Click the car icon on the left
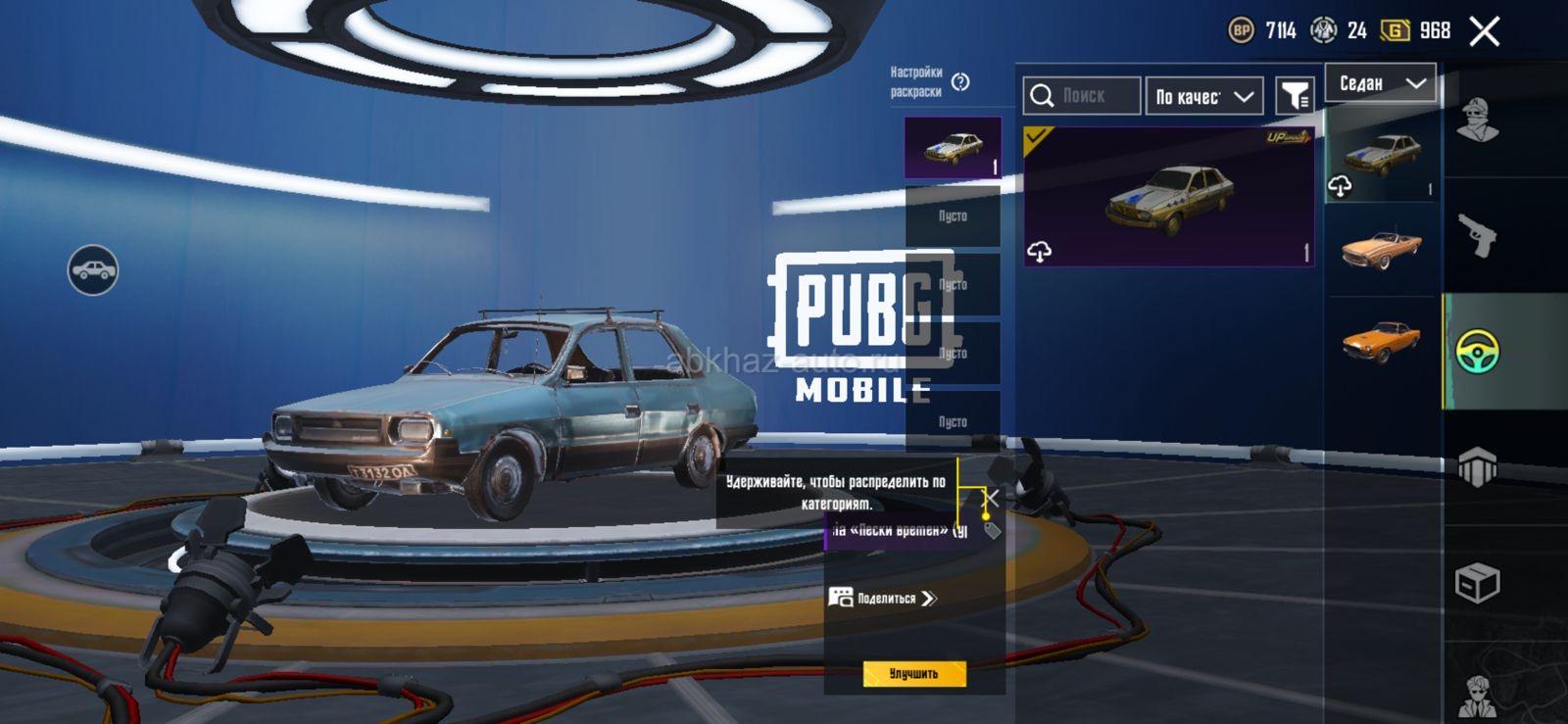This screenshot has height=724, width=1568. tap(93, 269)
